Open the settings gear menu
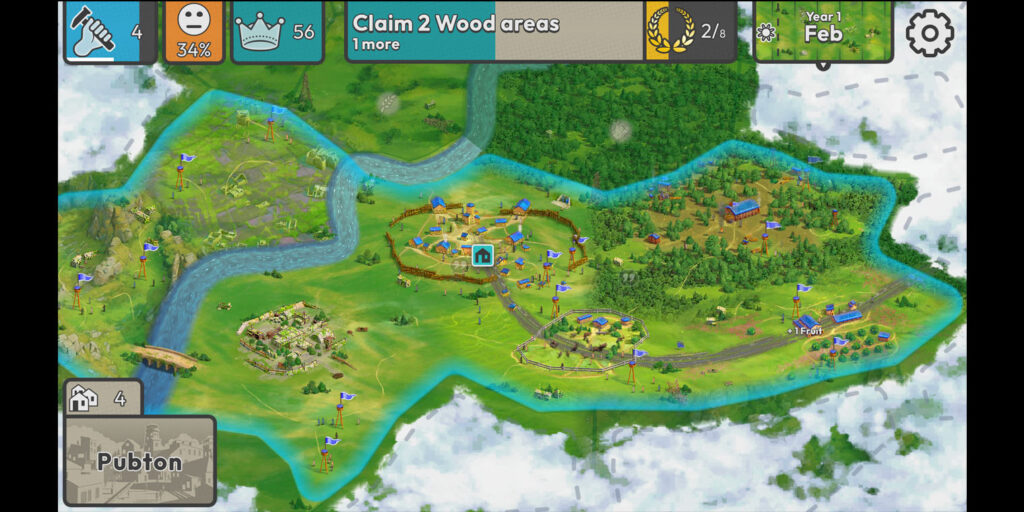 929,34
